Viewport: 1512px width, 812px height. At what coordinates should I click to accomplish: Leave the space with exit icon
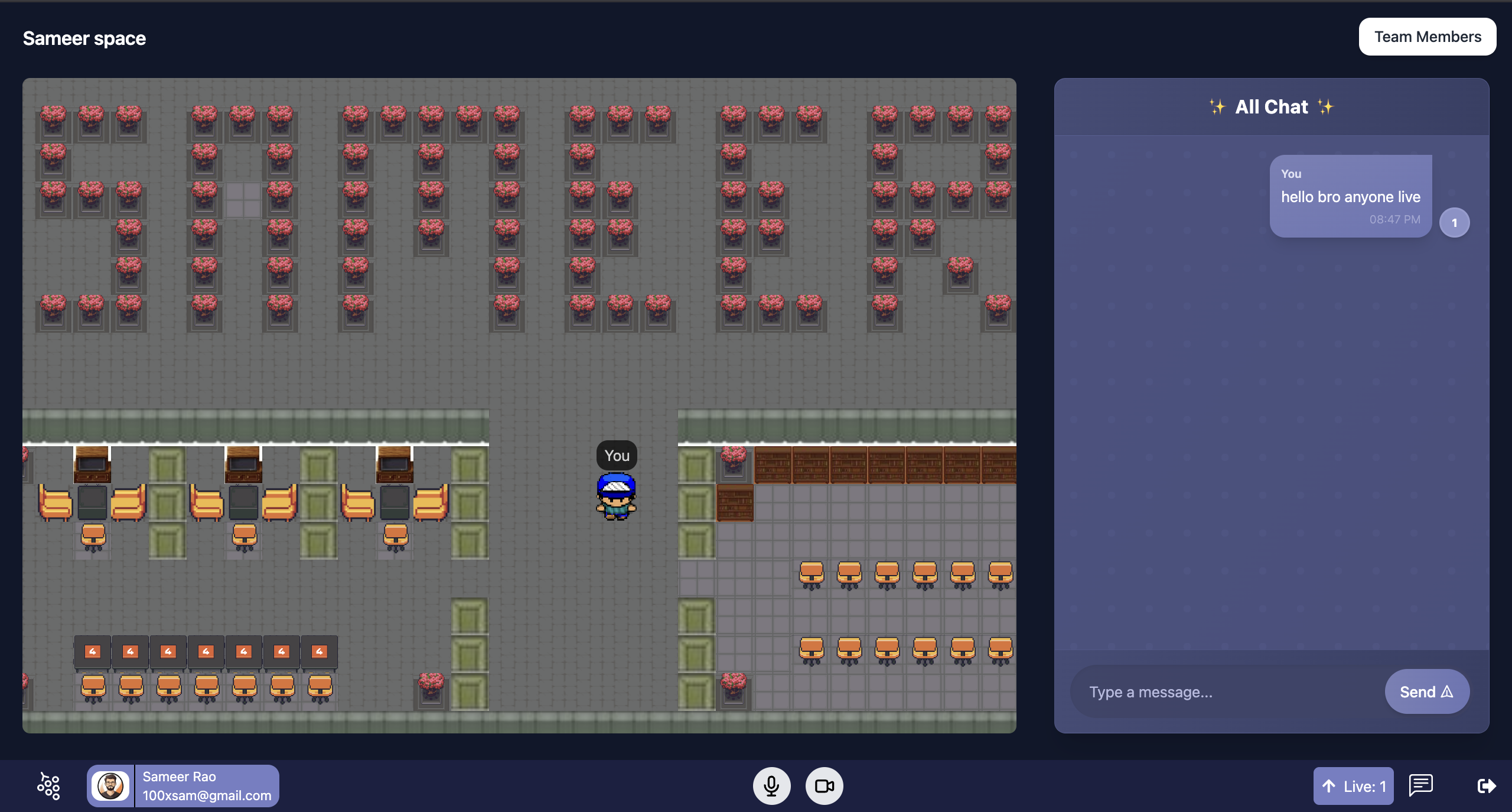click(x=1486, y=785)
